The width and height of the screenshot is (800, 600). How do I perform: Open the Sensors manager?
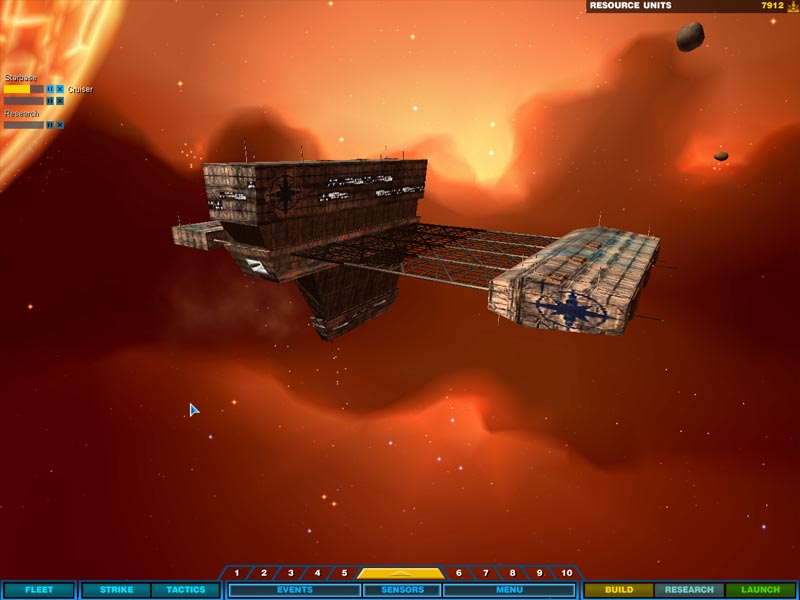pyautogui.click(x=402, y=590)
